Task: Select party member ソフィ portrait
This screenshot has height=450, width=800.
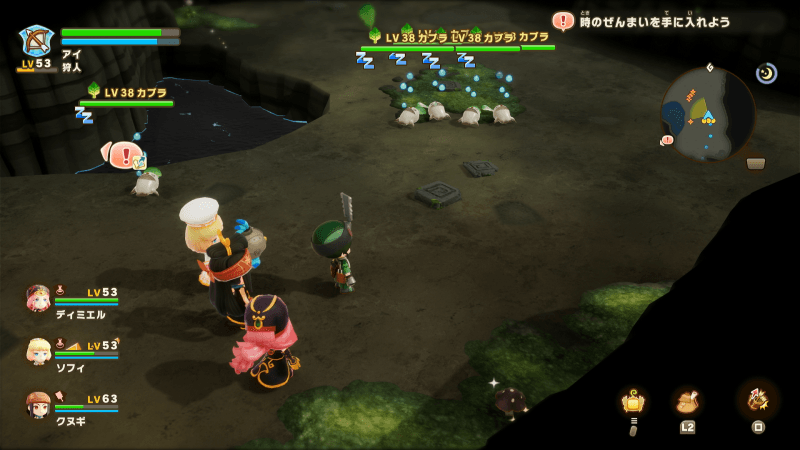Action: tap(39, 352)
